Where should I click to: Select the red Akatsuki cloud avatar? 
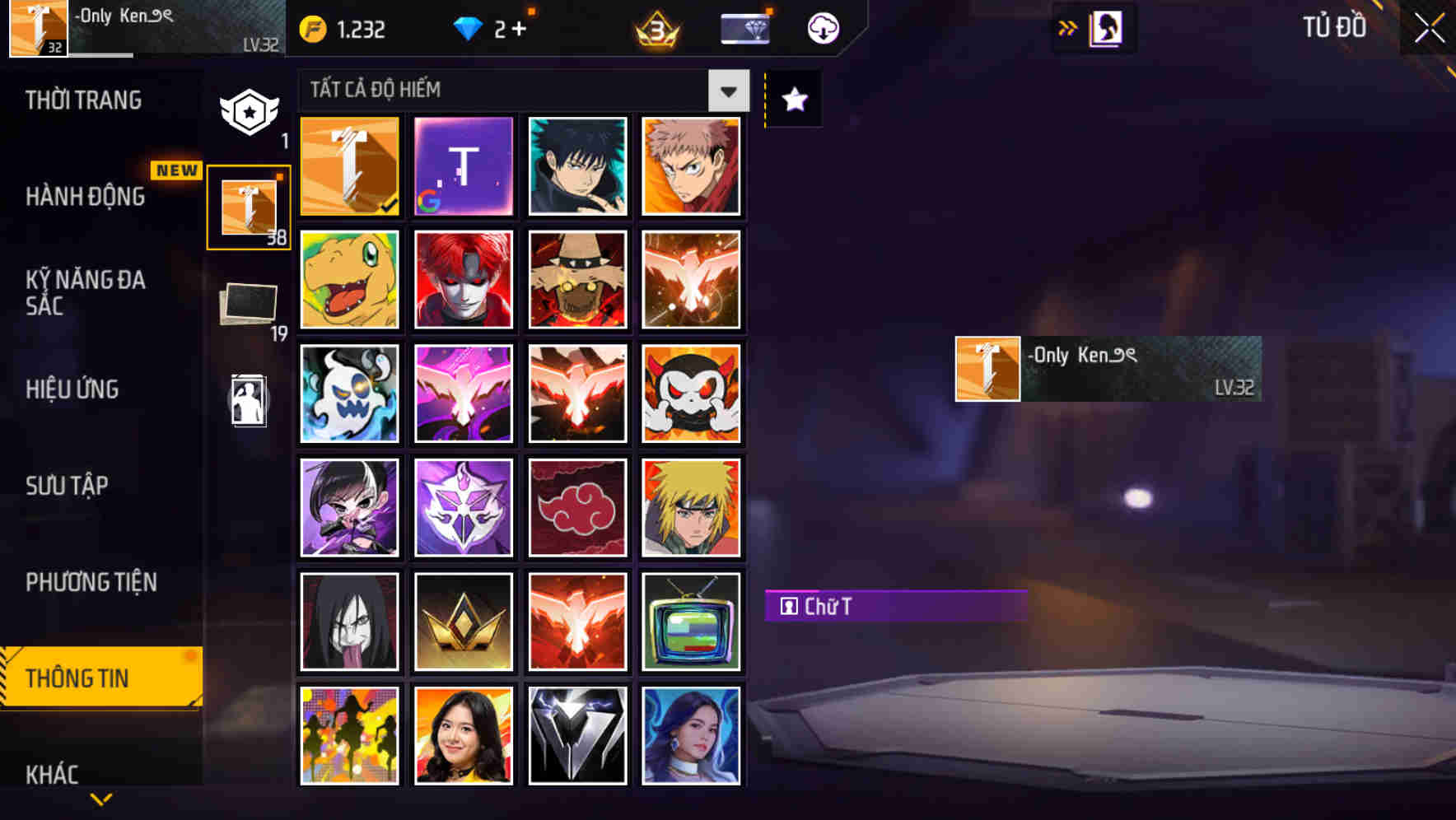point(577,507)
